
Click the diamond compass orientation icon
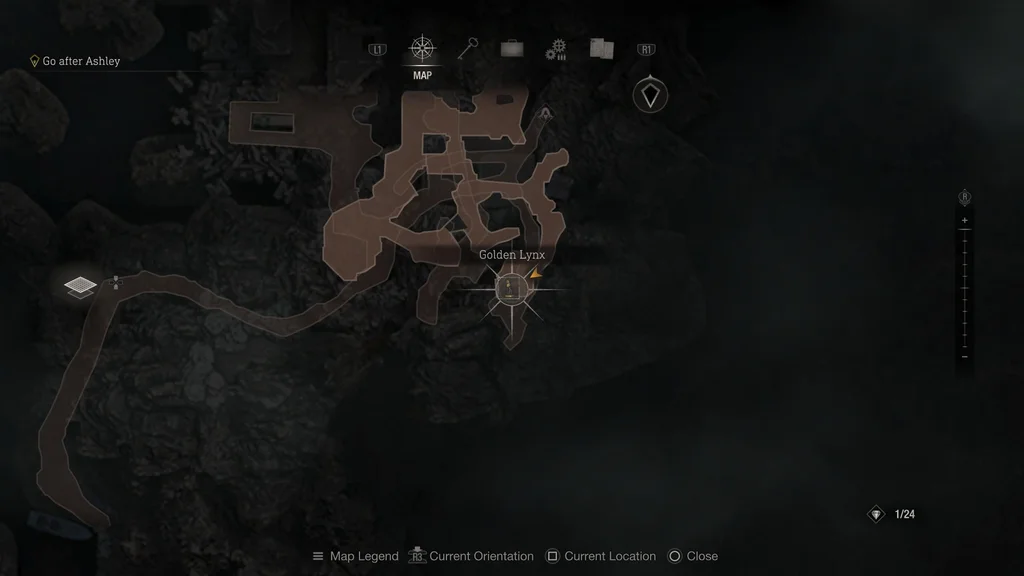651,96
